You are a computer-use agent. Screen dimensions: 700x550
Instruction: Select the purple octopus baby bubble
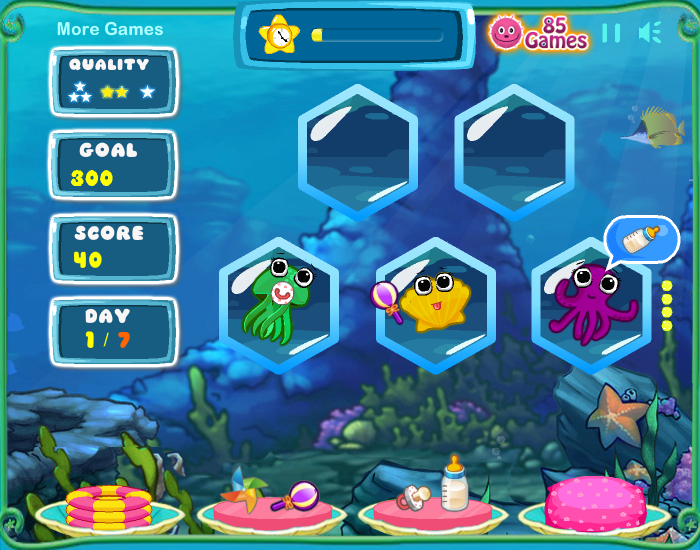coord(590,304)
